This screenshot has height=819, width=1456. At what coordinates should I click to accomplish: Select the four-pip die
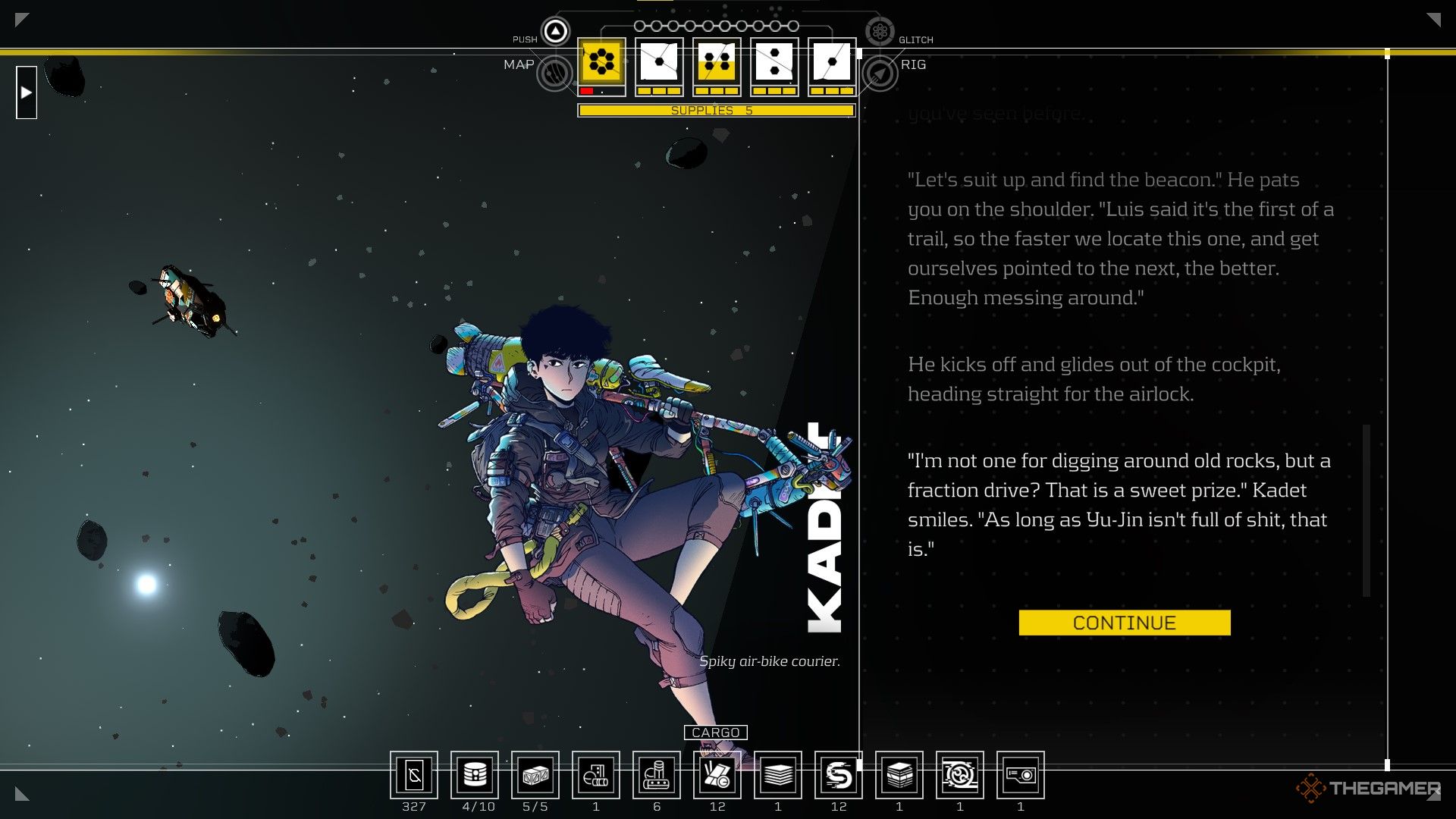[717, 62]
